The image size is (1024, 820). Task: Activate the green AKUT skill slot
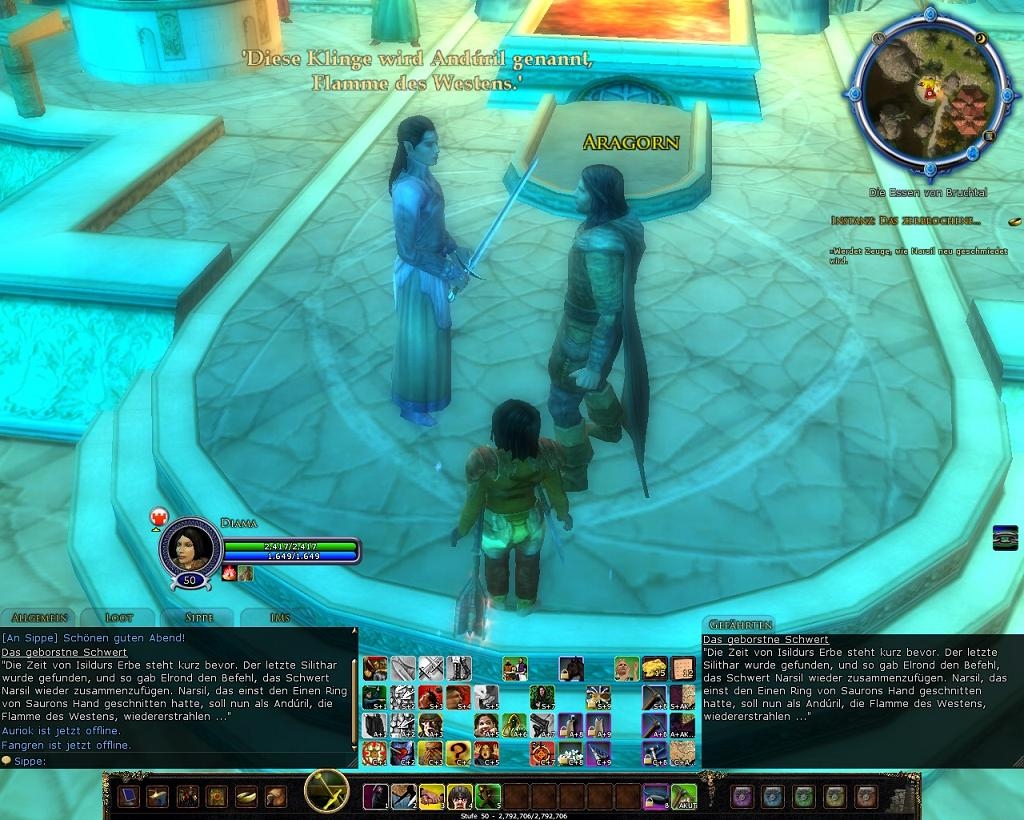pos(684,796)
